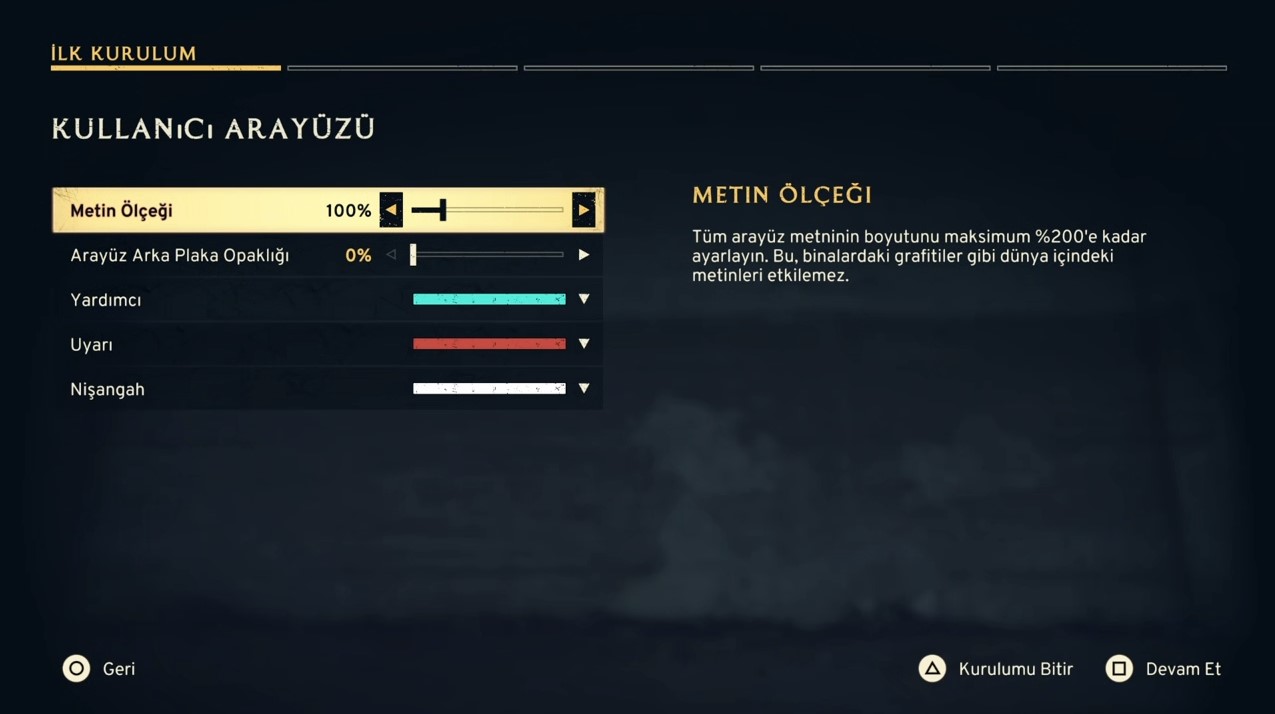Image resolution: width=1275 pixels, height=714 pixels.
Task: Choose the Uyarı red color swatch
Action: tap(489, 344)
